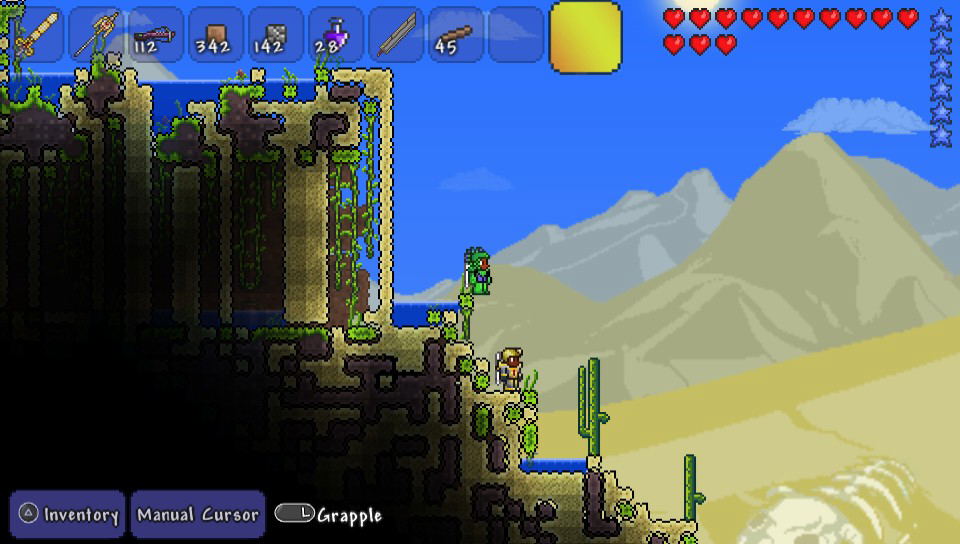Switch to the dark gray blade slot

pos(397,35)
